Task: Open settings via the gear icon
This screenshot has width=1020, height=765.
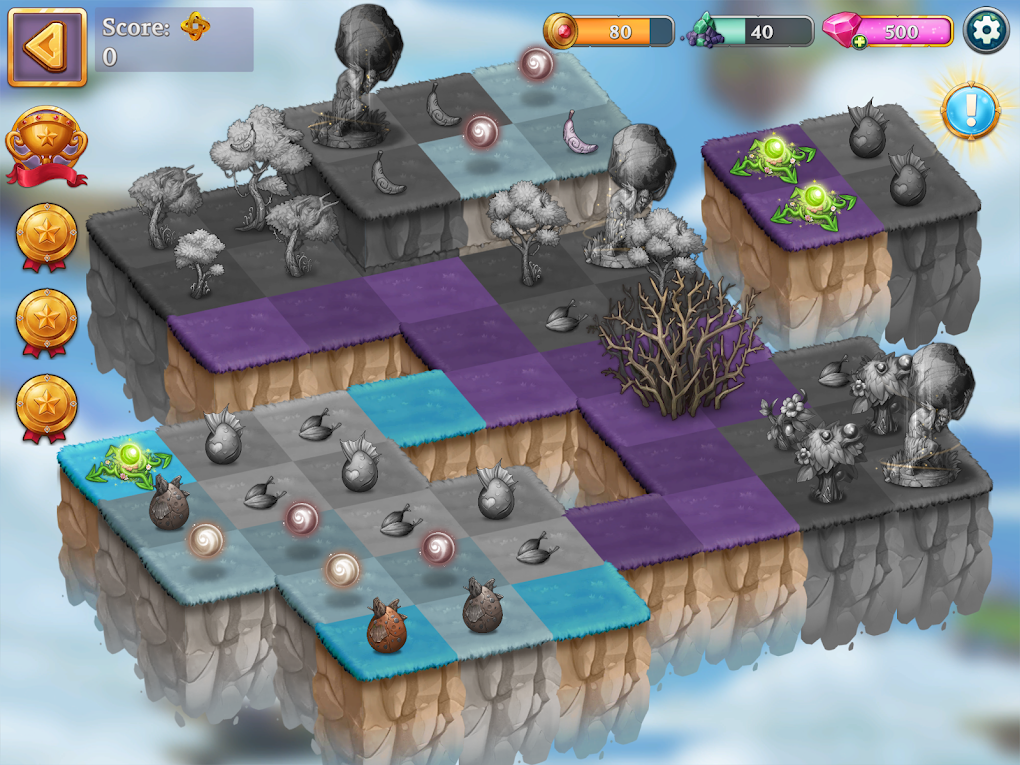Action: point(986,32)
